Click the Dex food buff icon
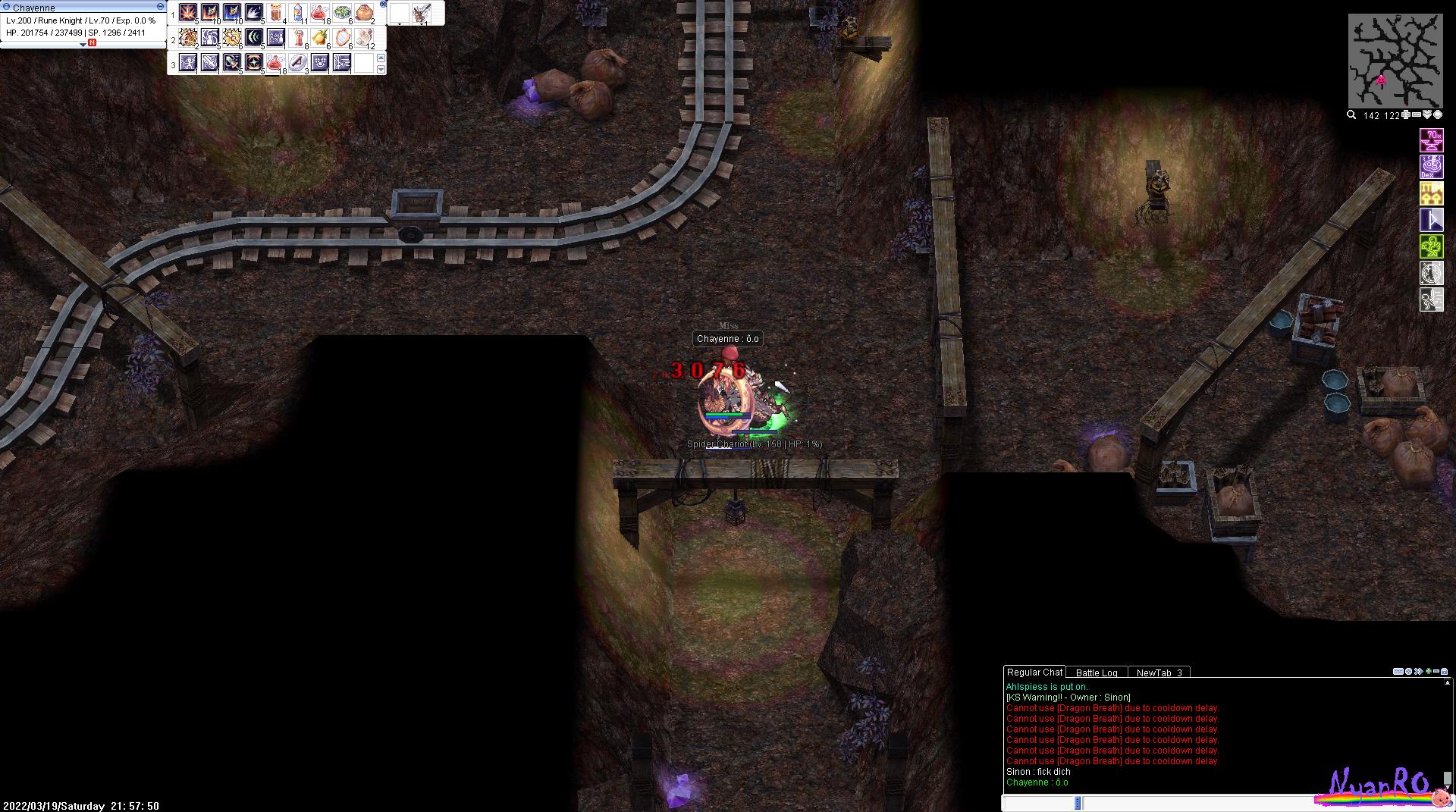The image size is (1456, 812). 1431,167
